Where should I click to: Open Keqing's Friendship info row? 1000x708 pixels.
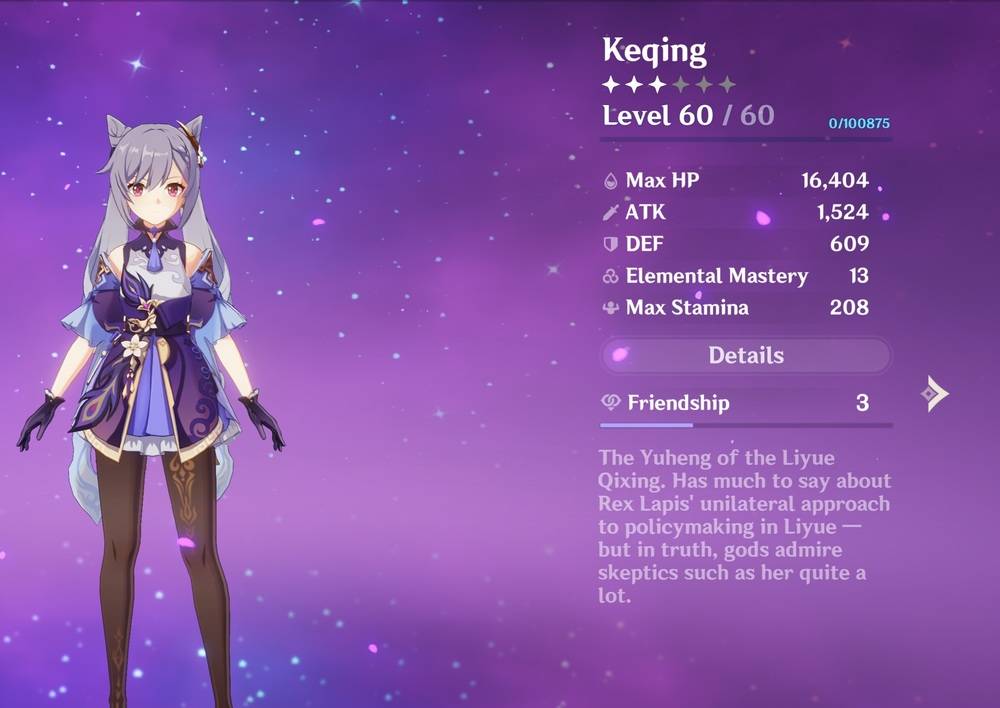coord(745,403)
